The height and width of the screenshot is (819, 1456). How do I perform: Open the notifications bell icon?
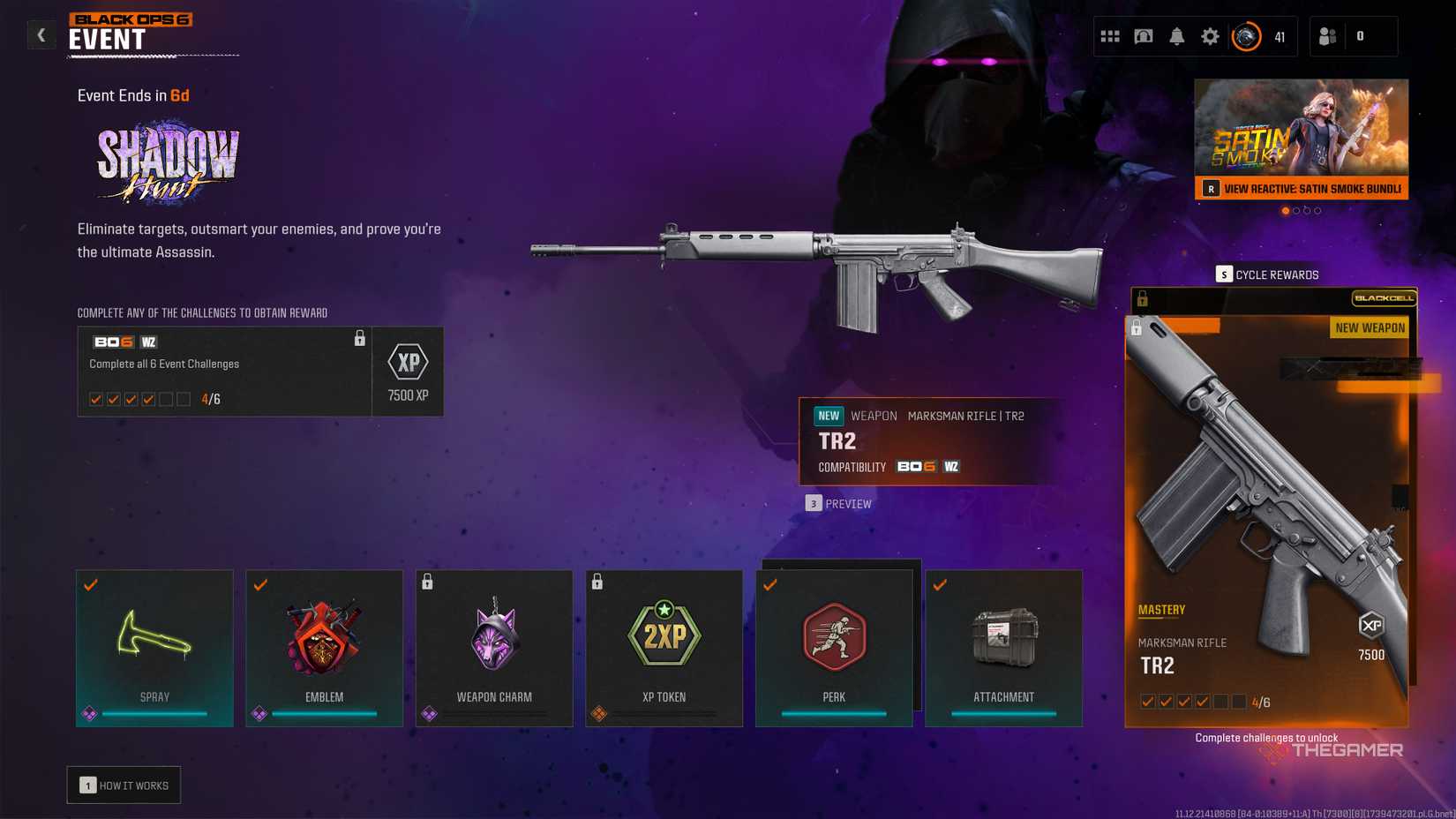click(1176, 36)
